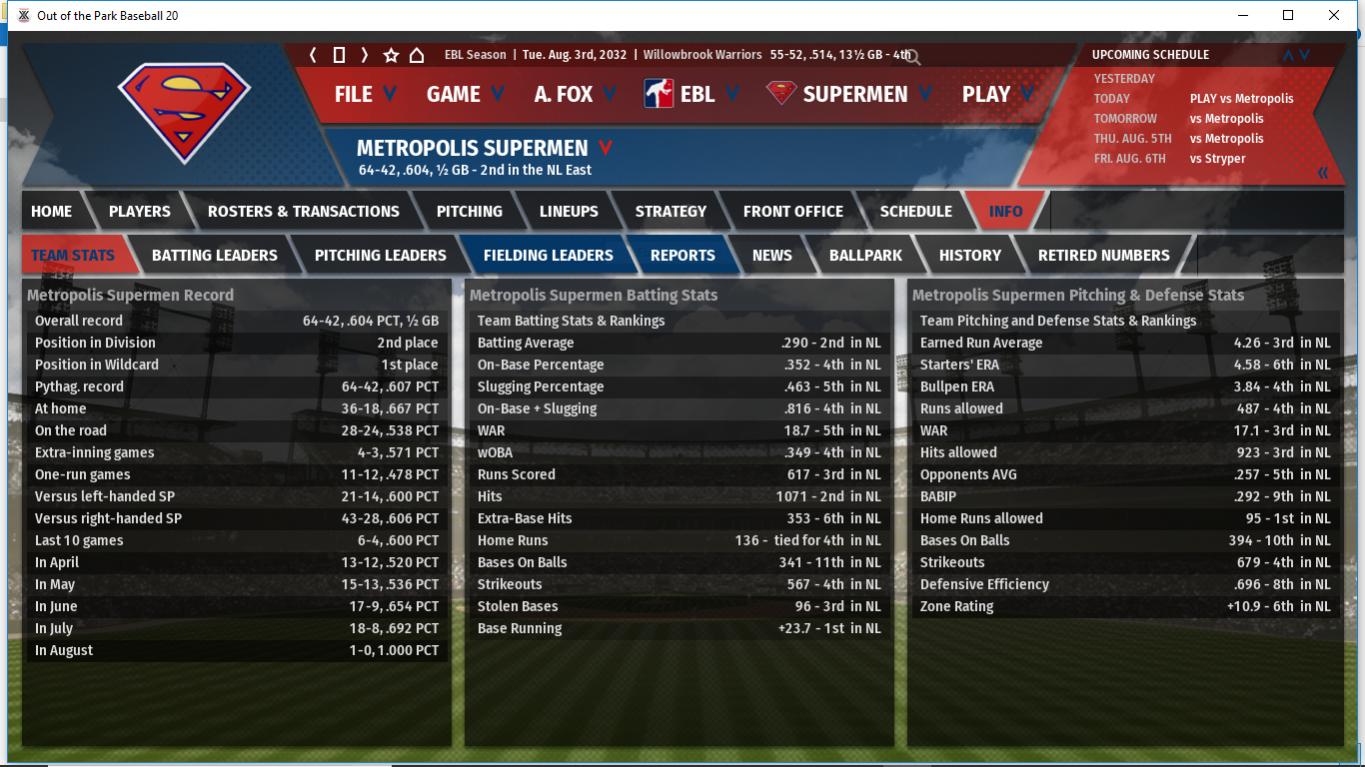View the Retired Numbers subtab

click(x=1103, y=255)
